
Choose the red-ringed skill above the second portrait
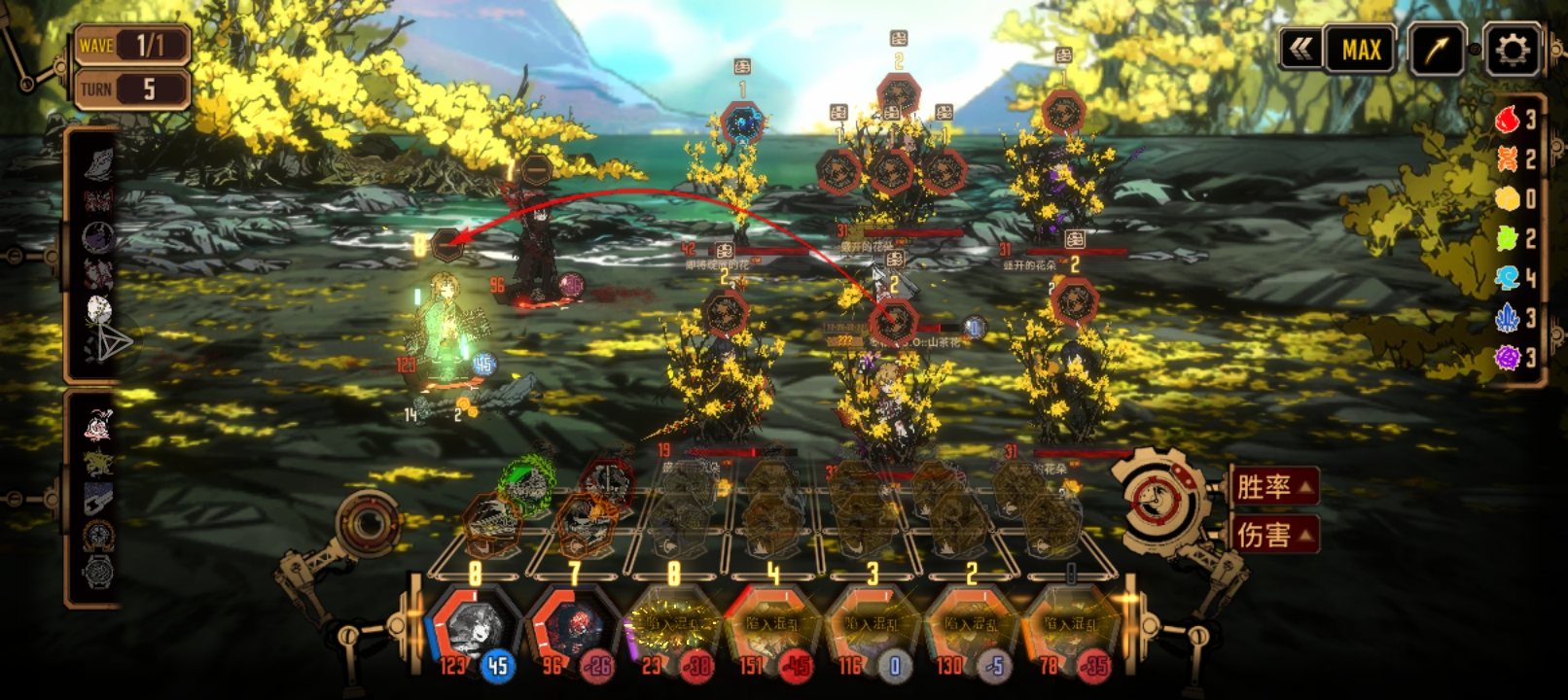coord(605,479)
